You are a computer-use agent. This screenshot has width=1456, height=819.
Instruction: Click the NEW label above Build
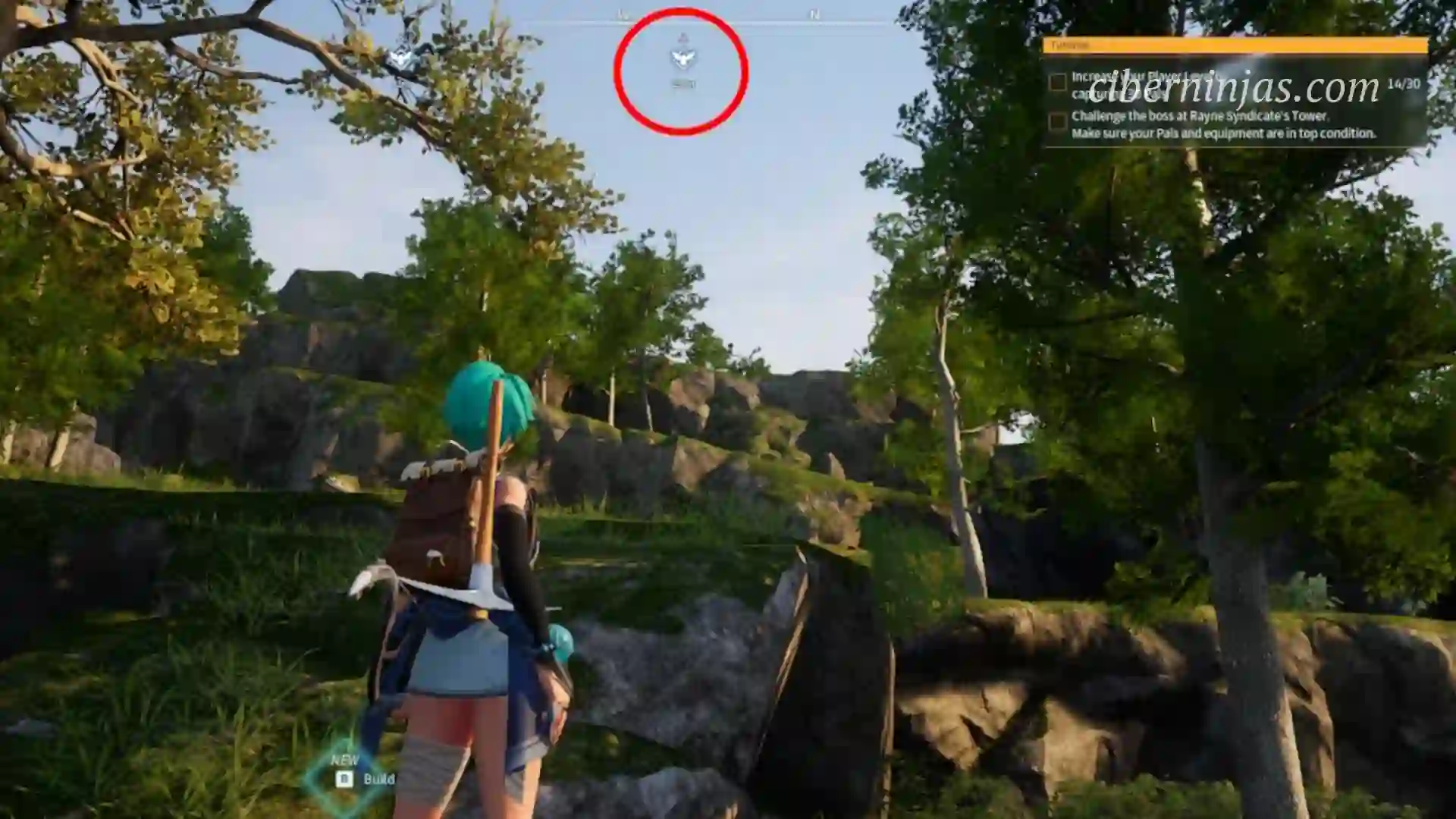pyautogui.click(x=345, y=759)
